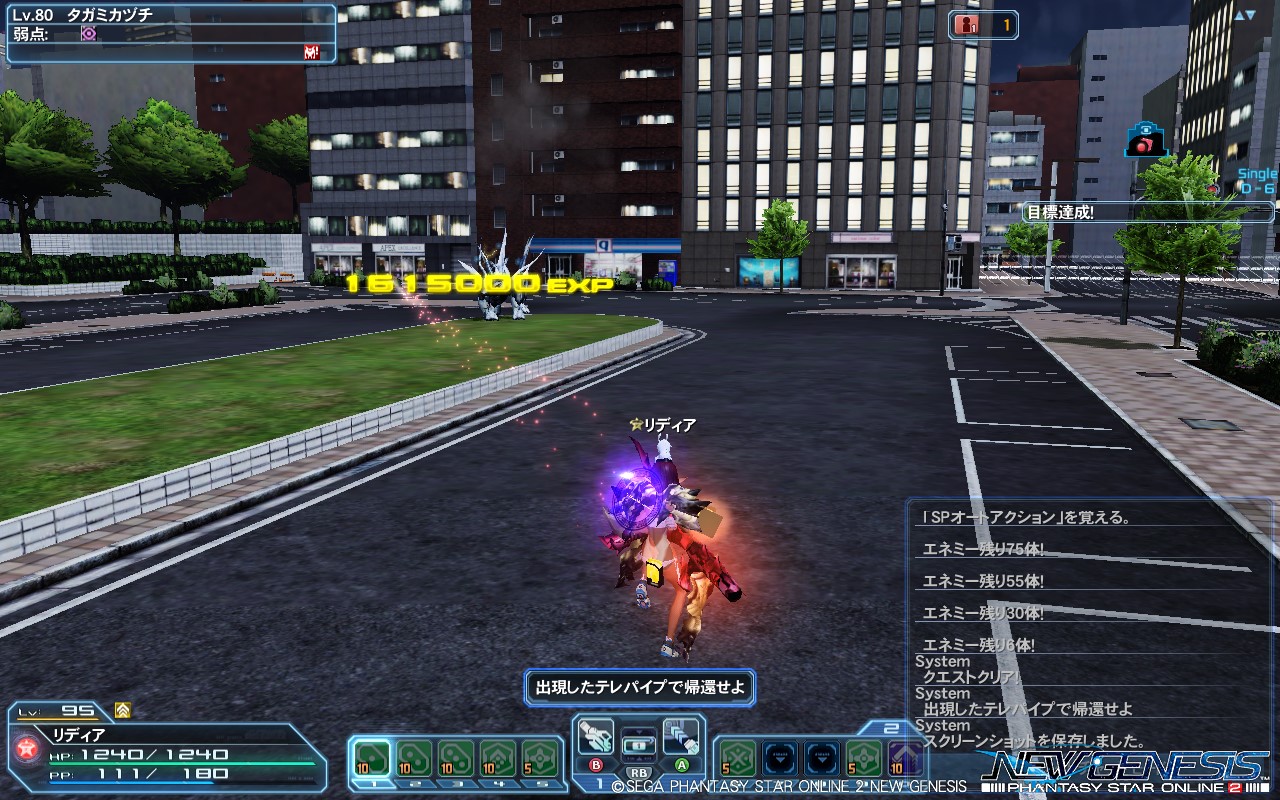This screenshot has width=1280, height=800.
Task: Switch to main palette tab 2
Action: [415, 783]
